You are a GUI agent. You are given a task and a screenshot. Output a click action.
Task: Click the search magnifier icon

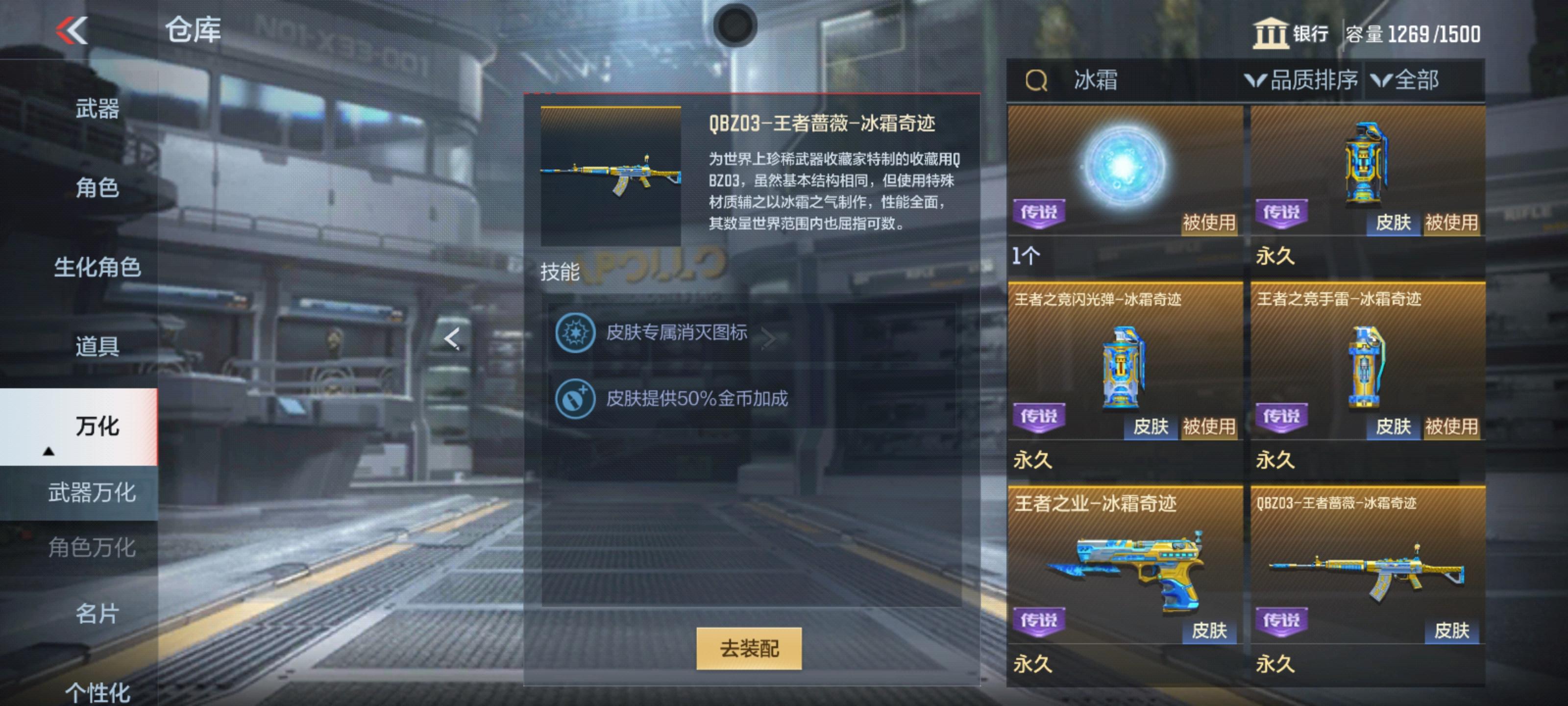click(1037, 80)
